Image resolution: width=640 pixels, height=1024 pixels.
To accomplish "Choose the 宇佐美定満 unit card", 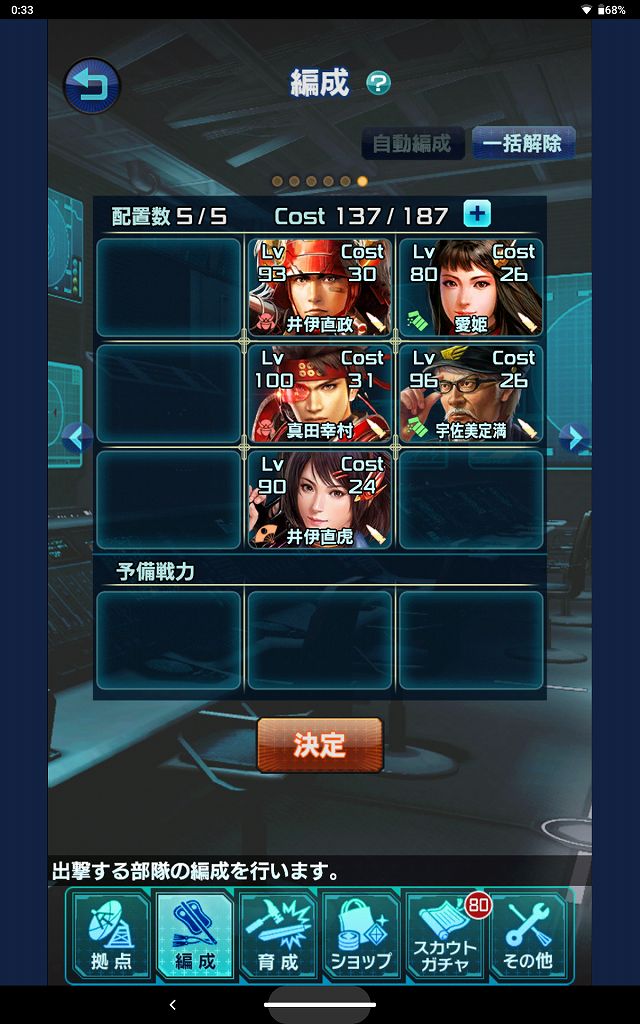I will pos(471,393).
